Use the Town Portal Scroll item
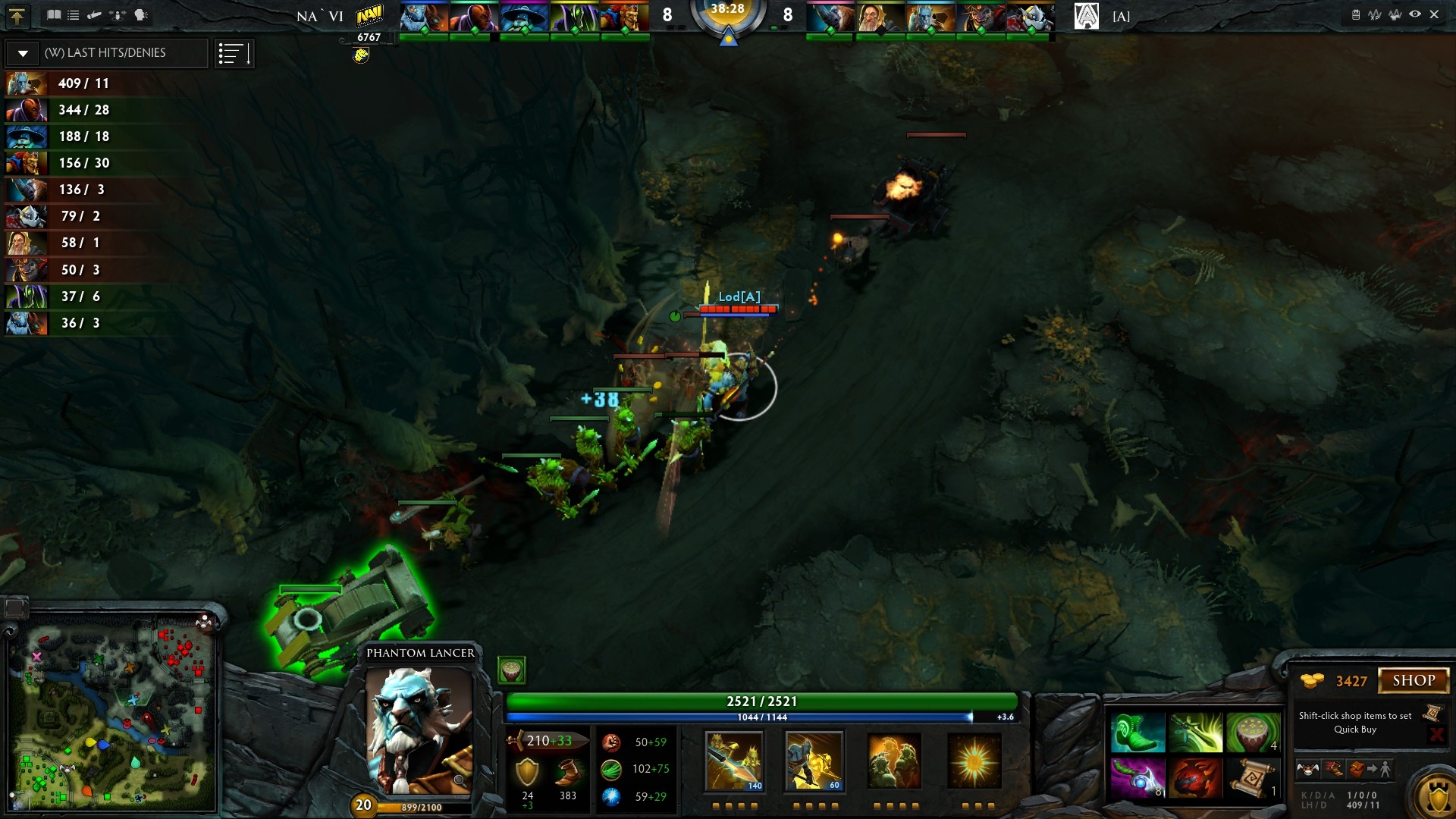The width and height of the screenshot is (1456, 819). coord(1253,778)
